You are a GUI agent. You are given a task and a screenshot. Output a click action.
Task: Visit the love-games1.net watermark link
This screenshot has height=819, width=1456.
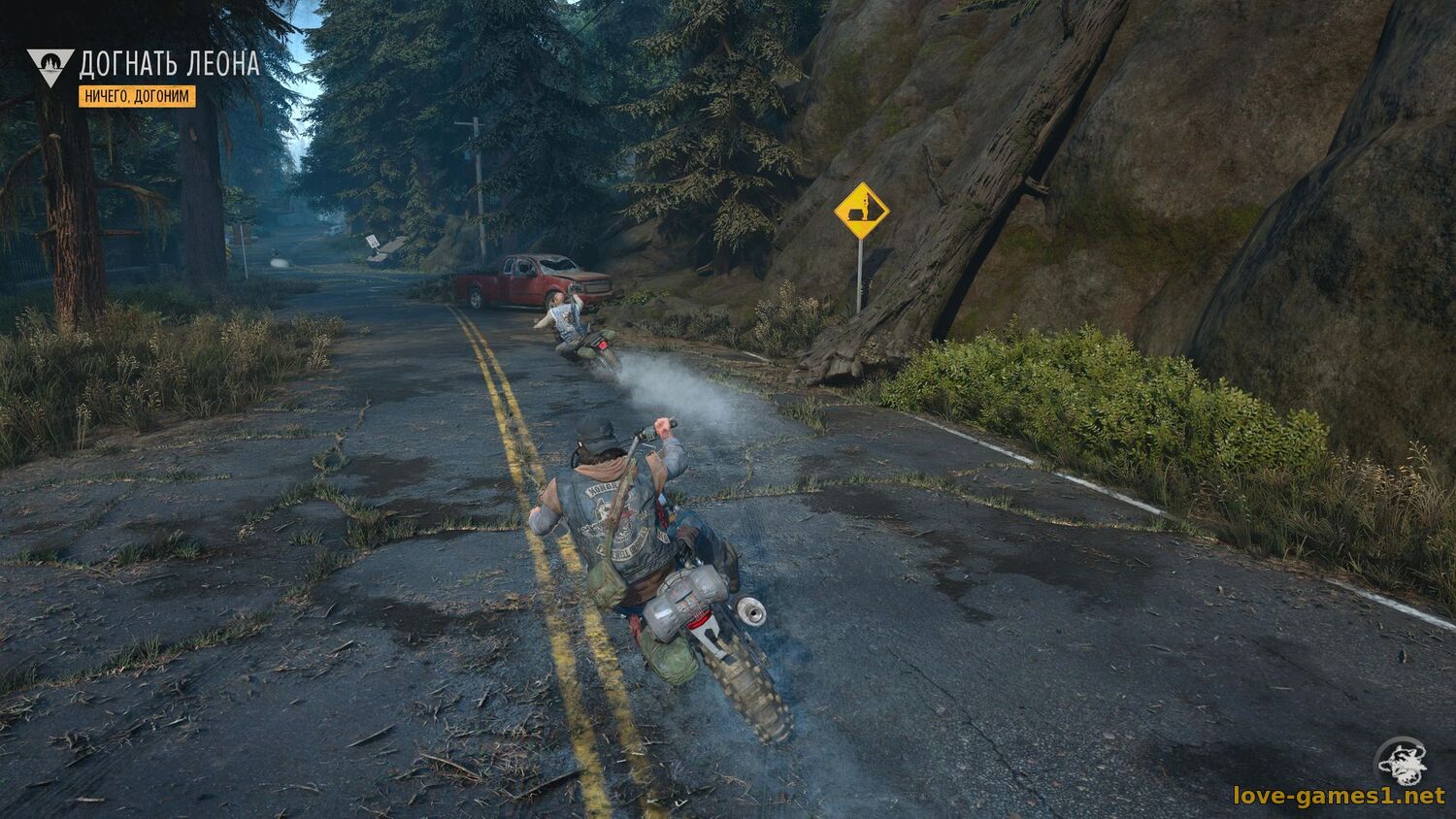[x=1339, y=797]
